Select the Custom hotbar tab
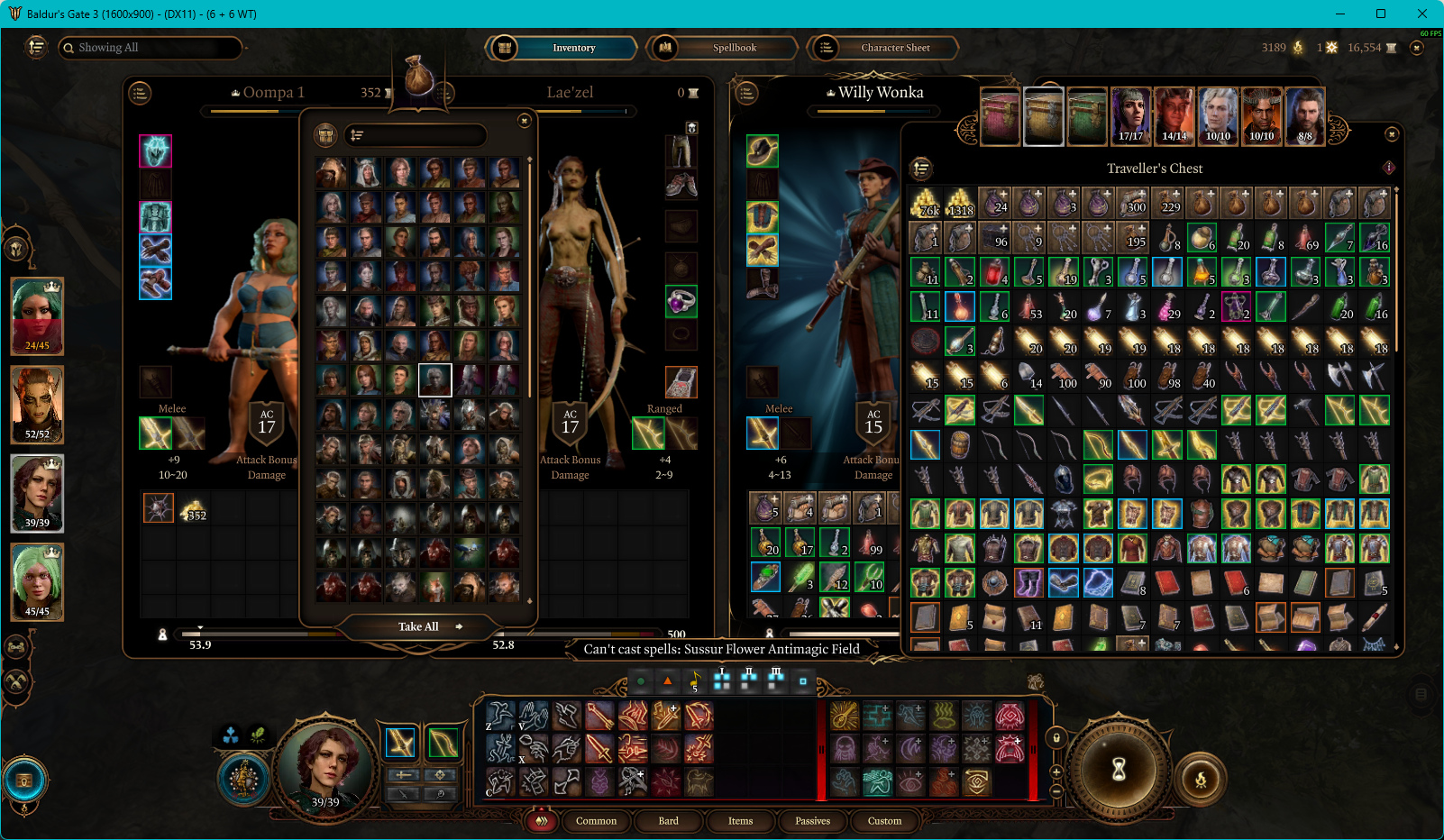Image resolution: width=1444 pixels, height=840 pixels. [x=884, y=821]
